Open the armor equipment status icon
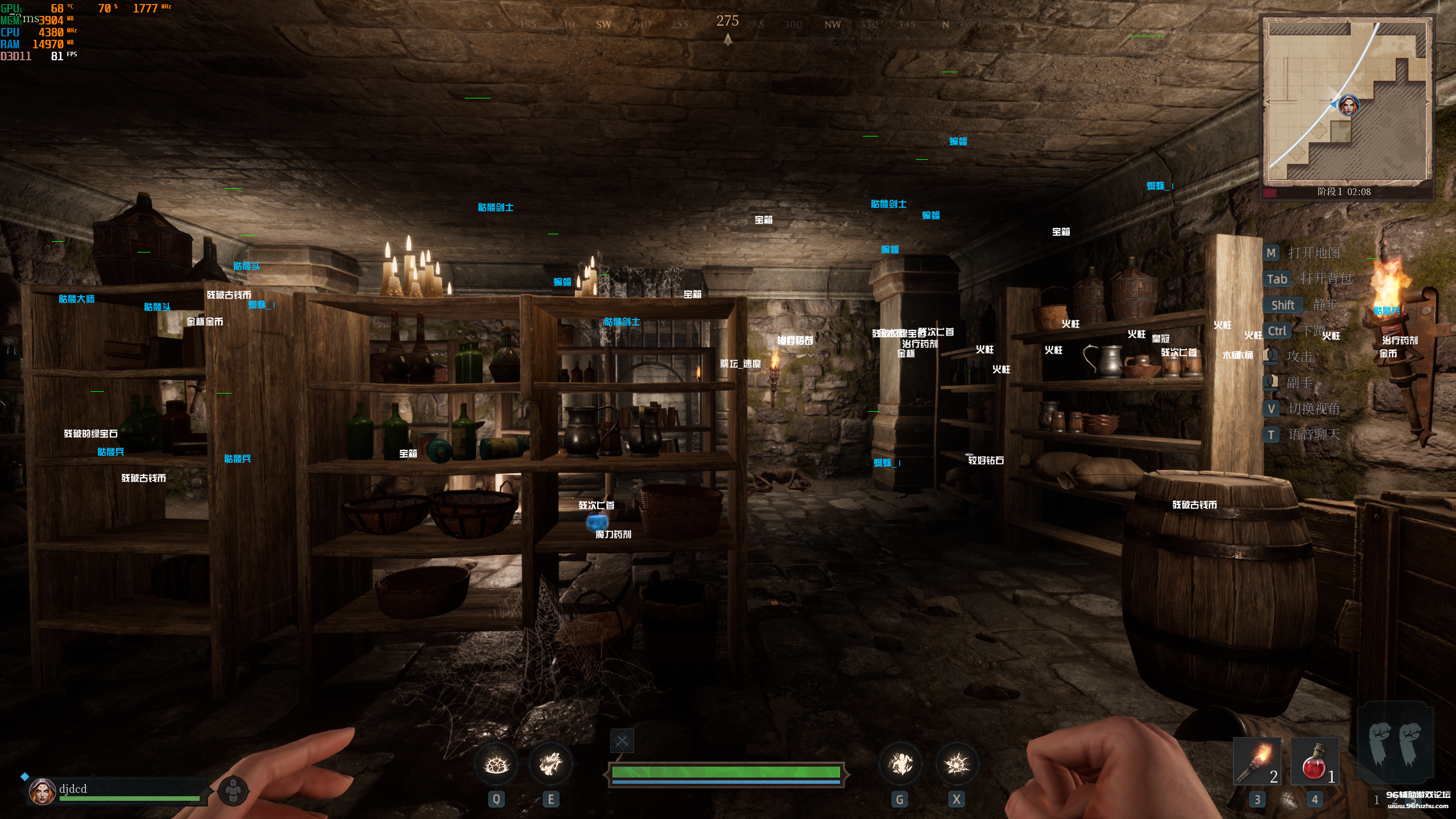 click(233, 791)
